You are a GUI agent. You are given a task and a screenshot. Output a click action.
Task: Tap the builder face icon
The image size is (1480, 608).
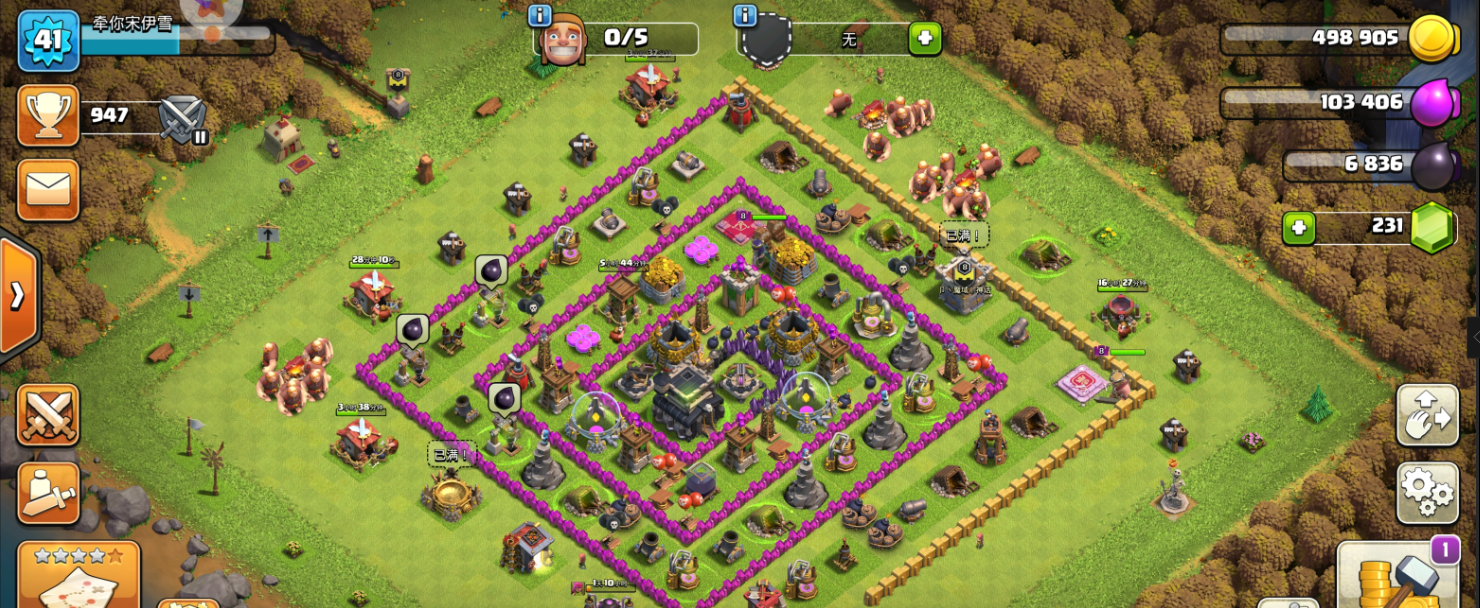coord(562,41)
